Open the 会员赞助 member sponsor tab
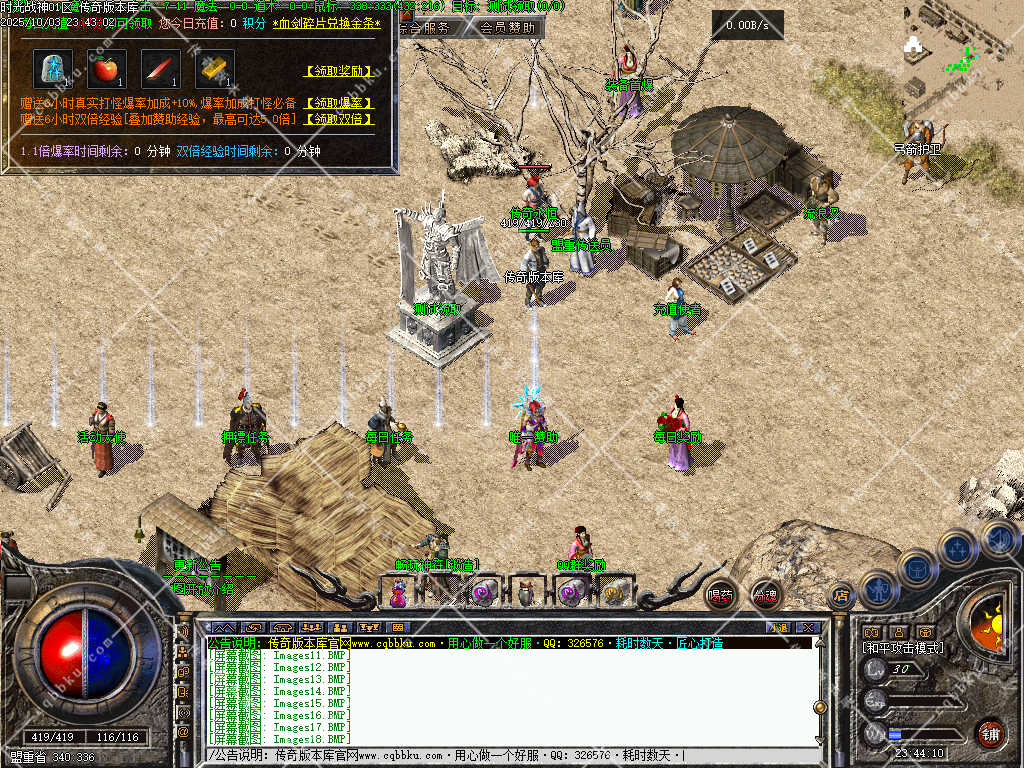 [x=506, y=28]
